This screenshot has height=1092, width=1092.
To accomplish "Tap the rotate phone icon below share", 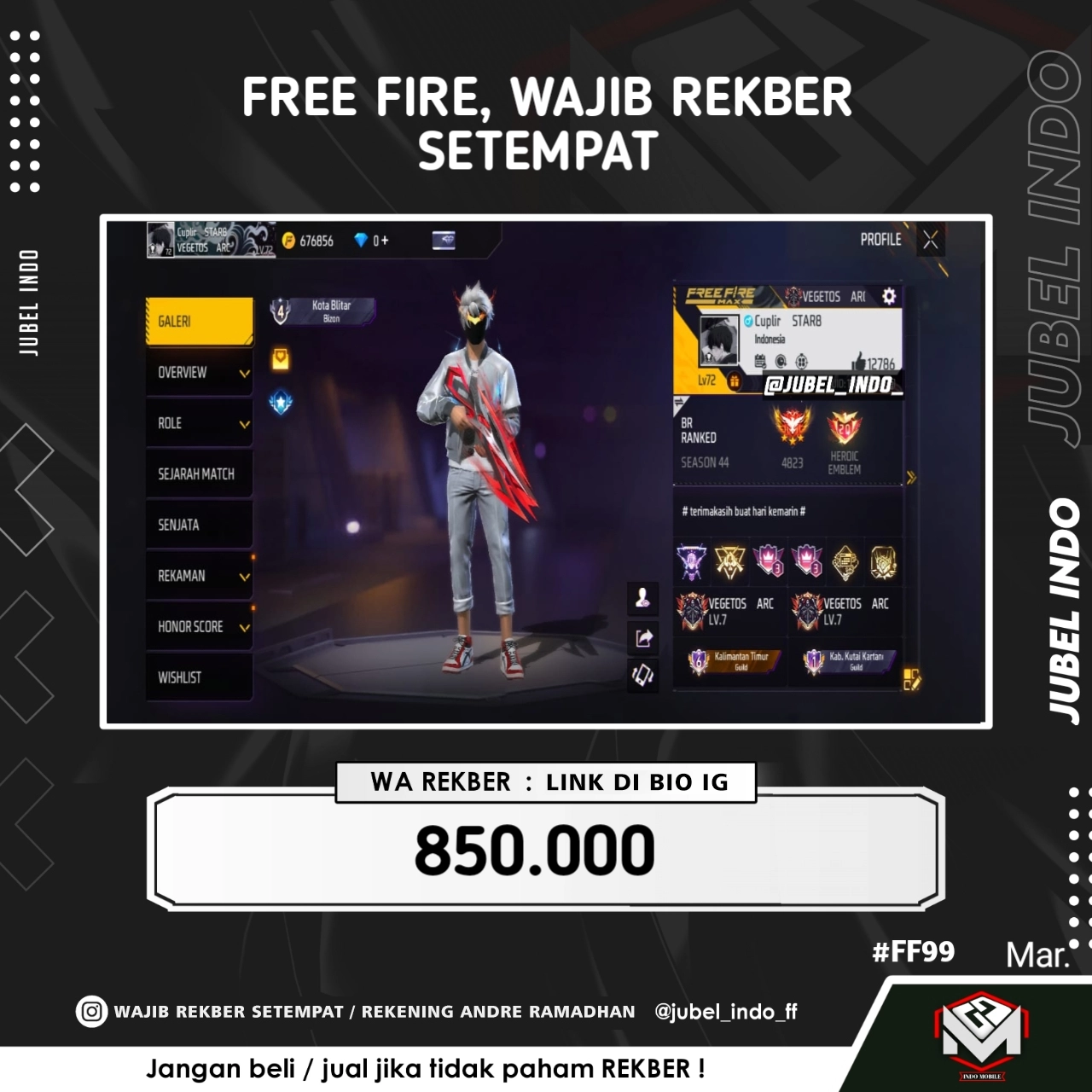I will point(643,675).
